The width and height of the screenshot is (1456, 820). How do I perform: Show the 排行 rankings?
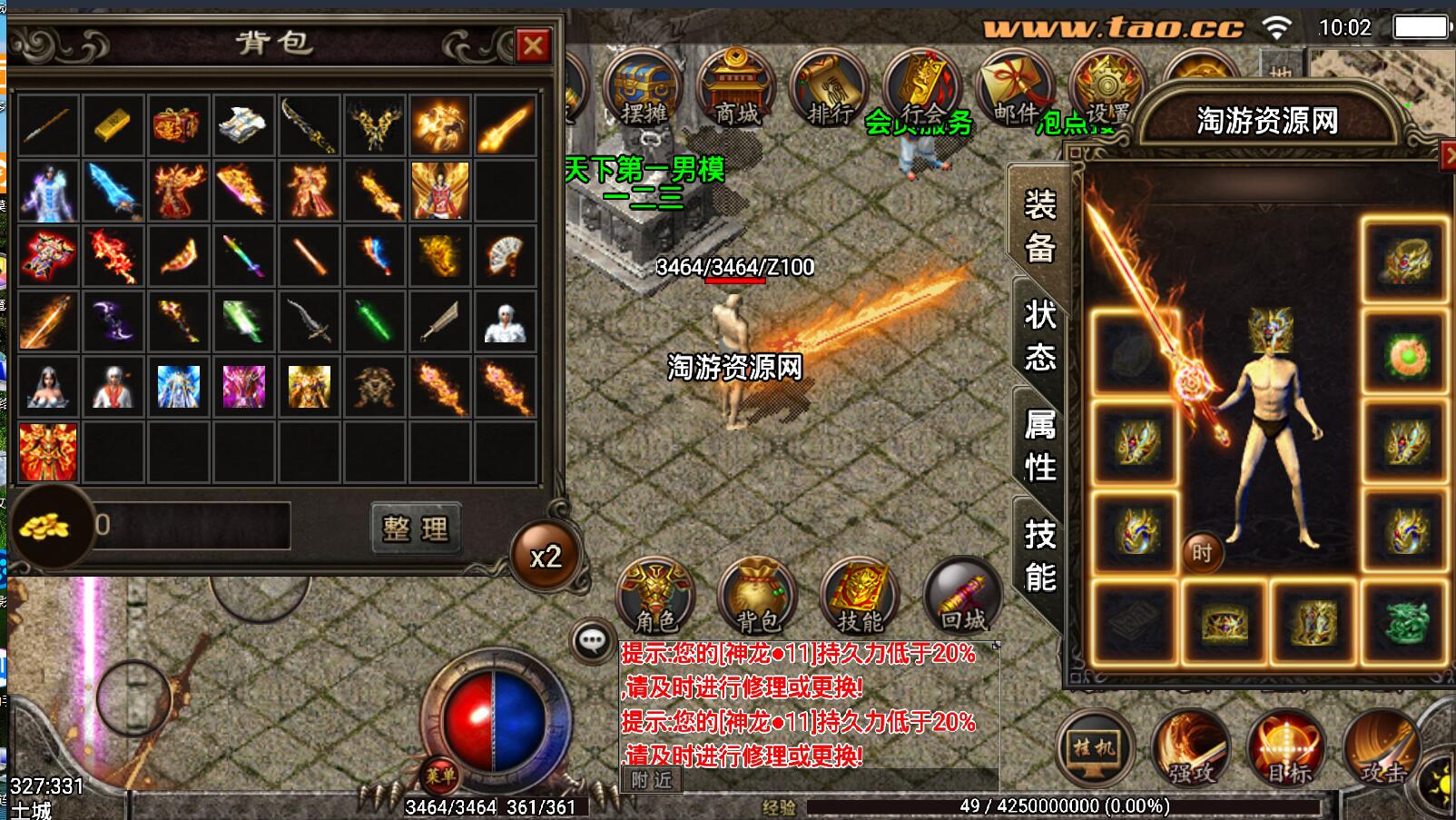829,89
